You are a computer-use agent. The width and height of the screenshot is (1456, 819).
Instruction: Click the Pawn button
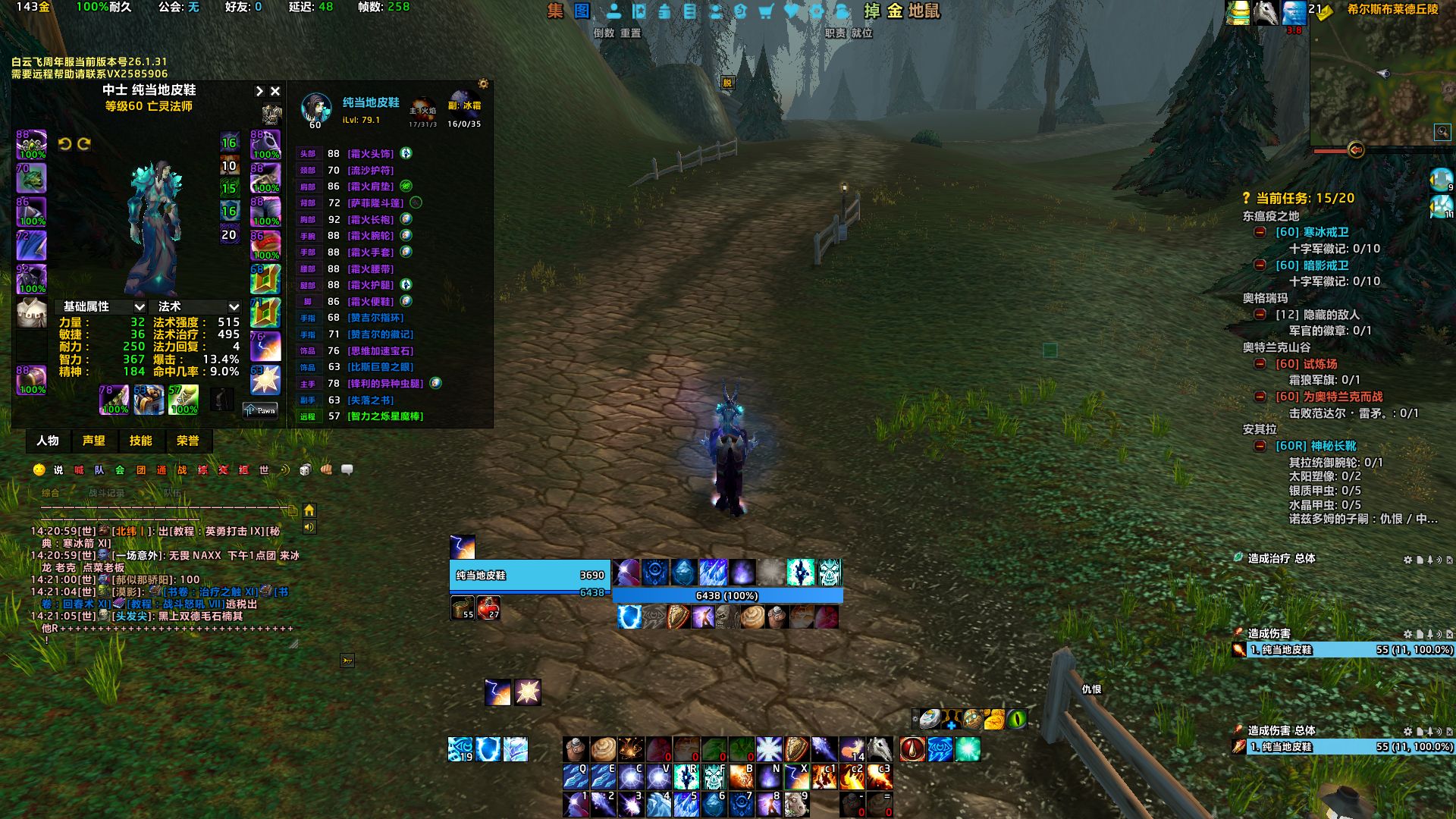(x=260, y=410)
